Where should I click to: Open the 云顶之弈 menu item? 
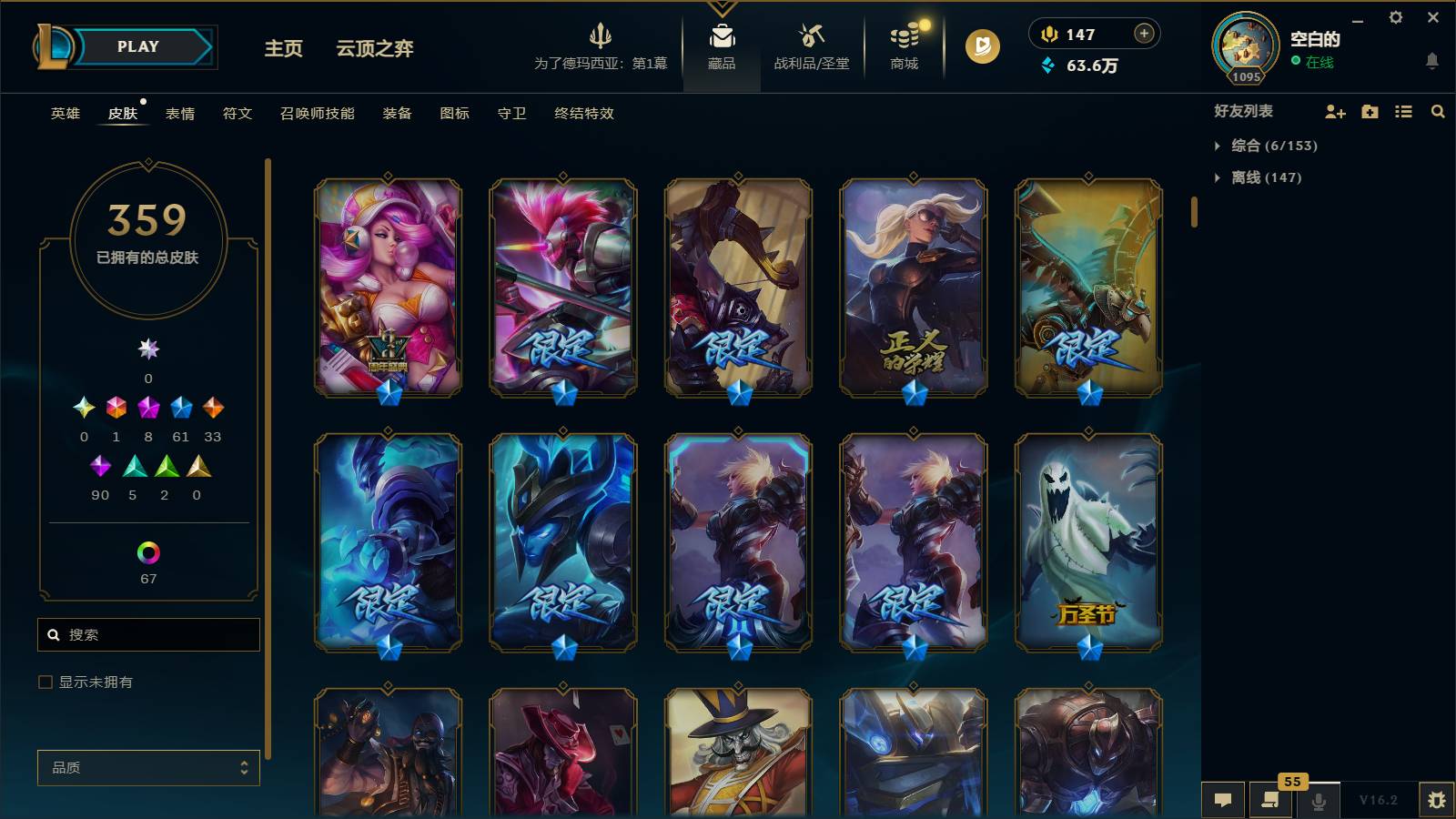click(376, 48)
